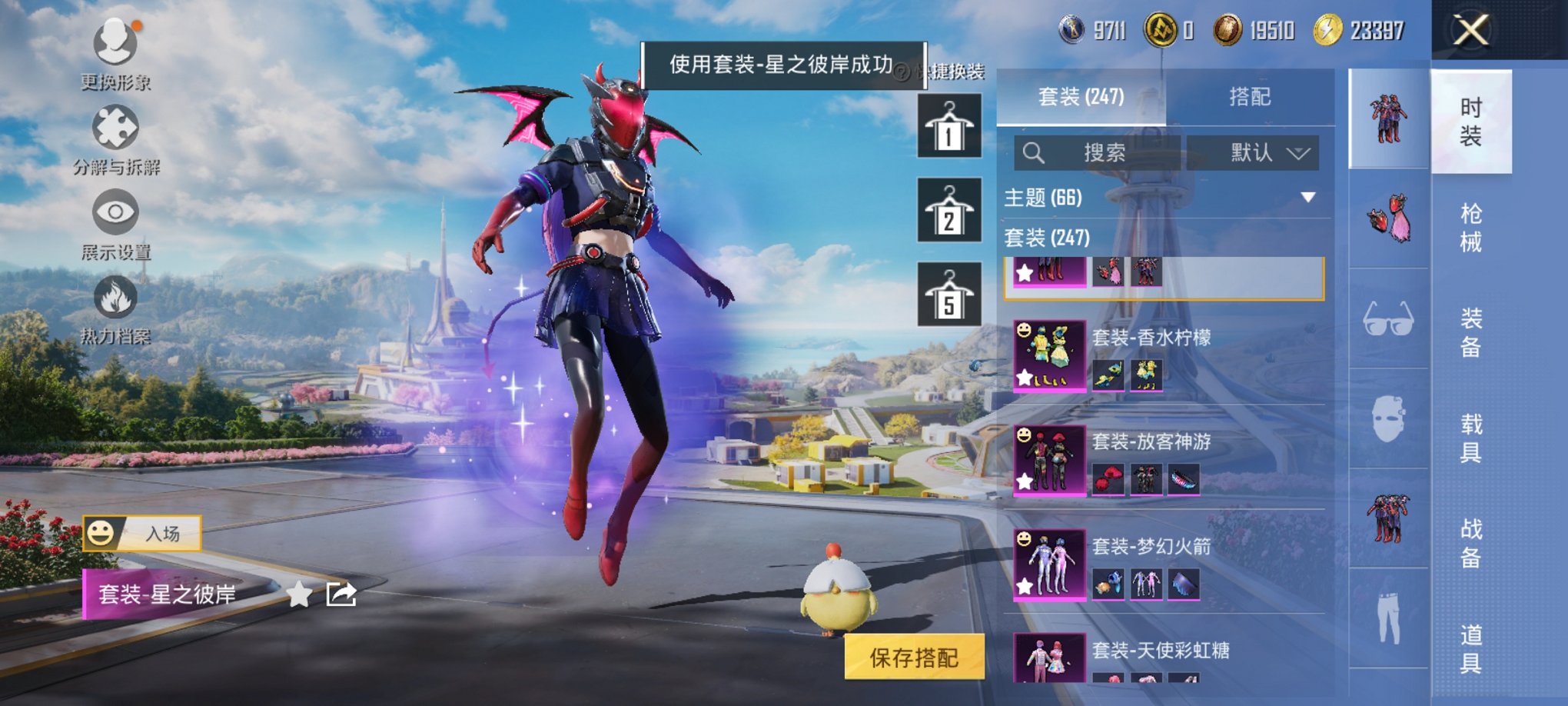The width and height of the screenshot is (1568, 706).
Task: Open the 默认 sorting dropdown
Action: point(1252,152)
